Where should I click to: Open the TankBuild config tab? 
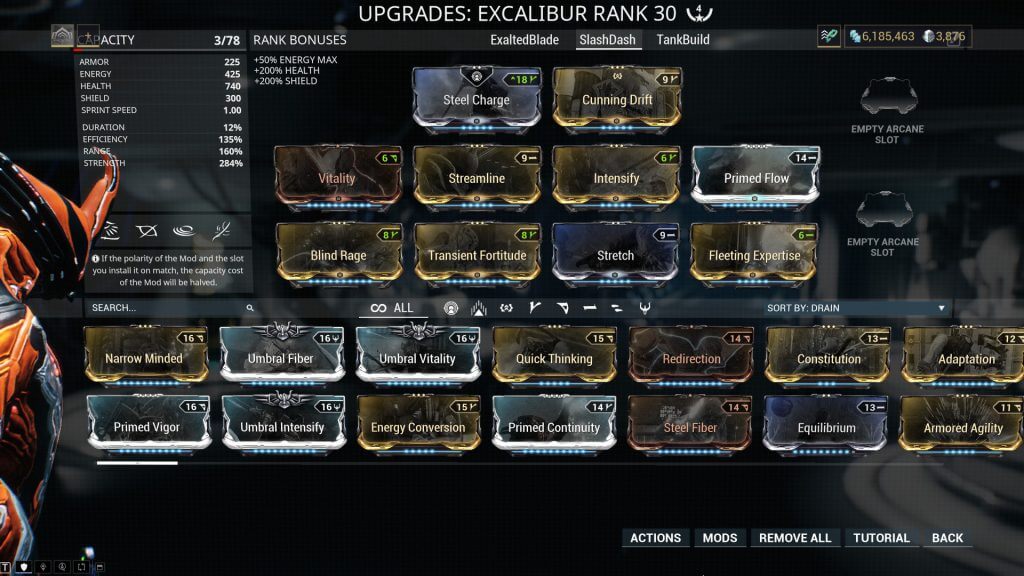tap(683, 40)
